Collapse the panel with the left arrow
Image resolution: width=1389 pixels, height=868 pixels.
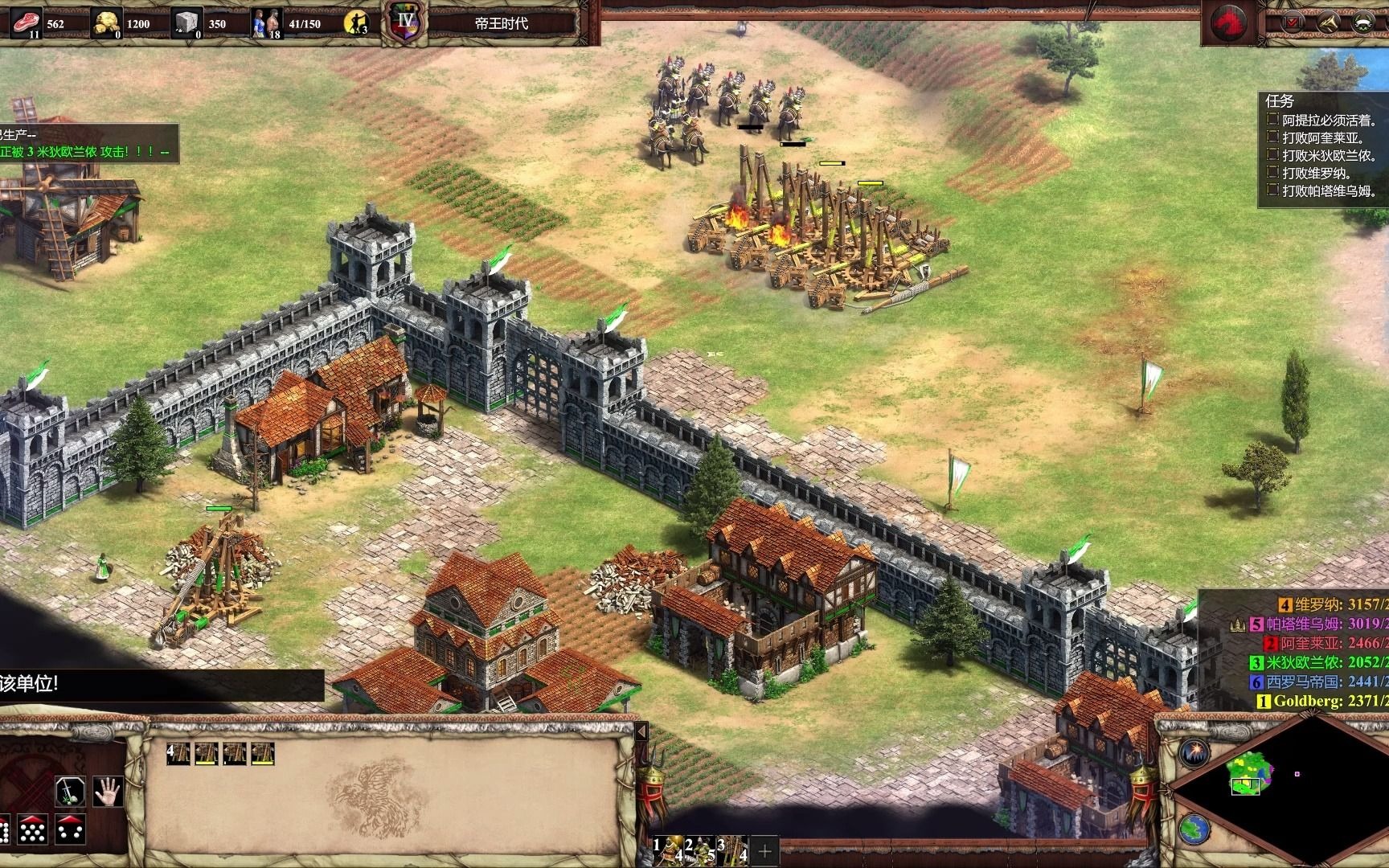coord(641,732)
